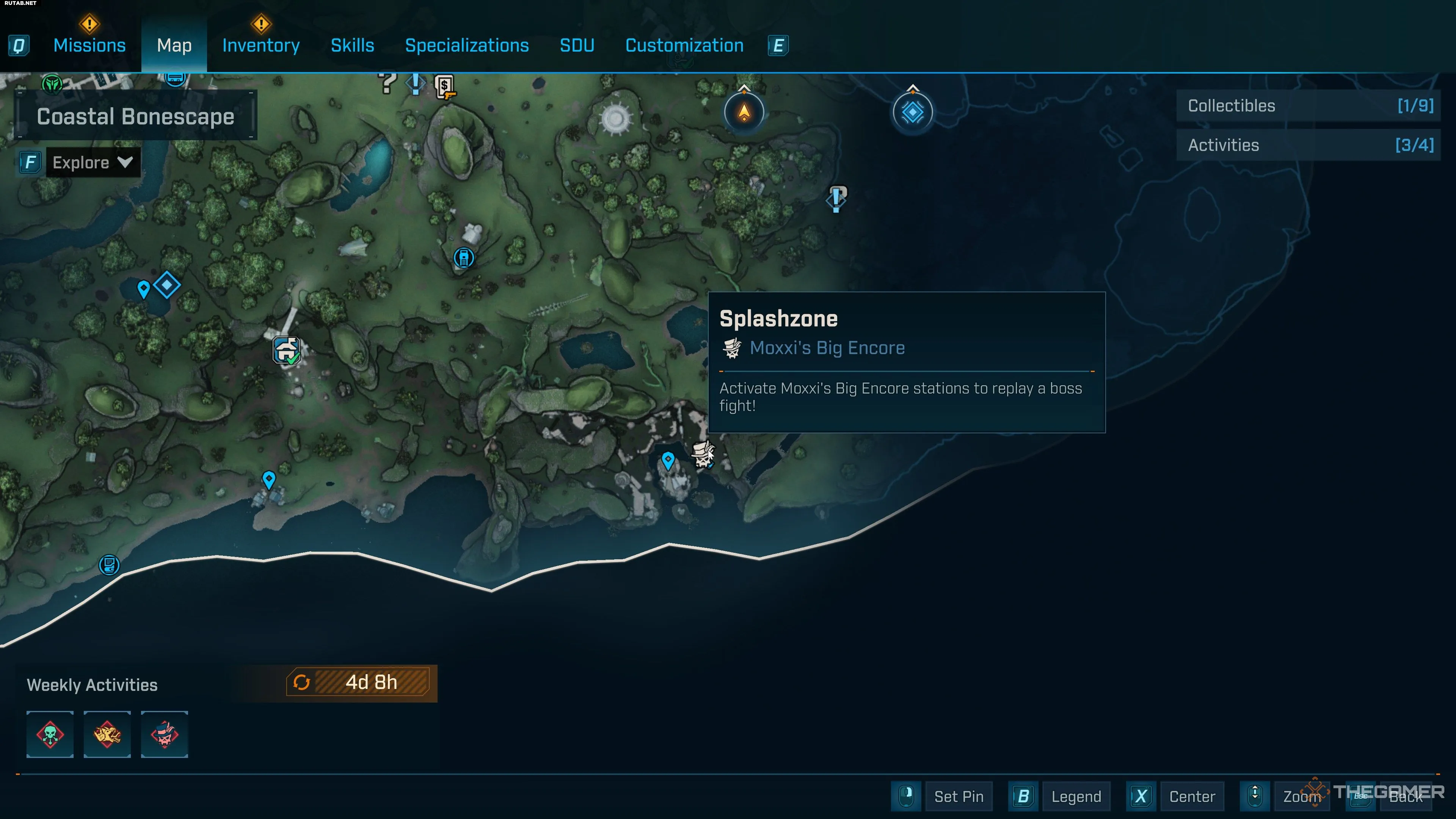Open the Customization tab
The image size is (1456, 819).
click(x=684, y=45)
